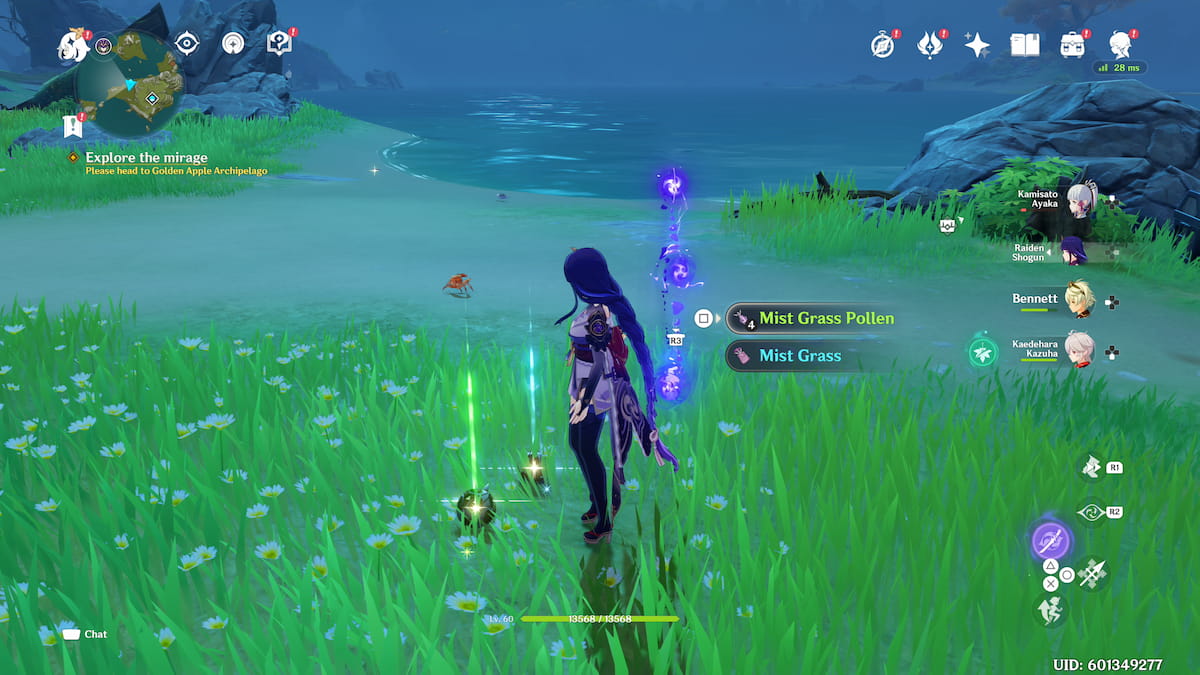Switch to Bennett in the party list
The height and width of the screenshot is (675, 1200).
[x=1080, y=299]
